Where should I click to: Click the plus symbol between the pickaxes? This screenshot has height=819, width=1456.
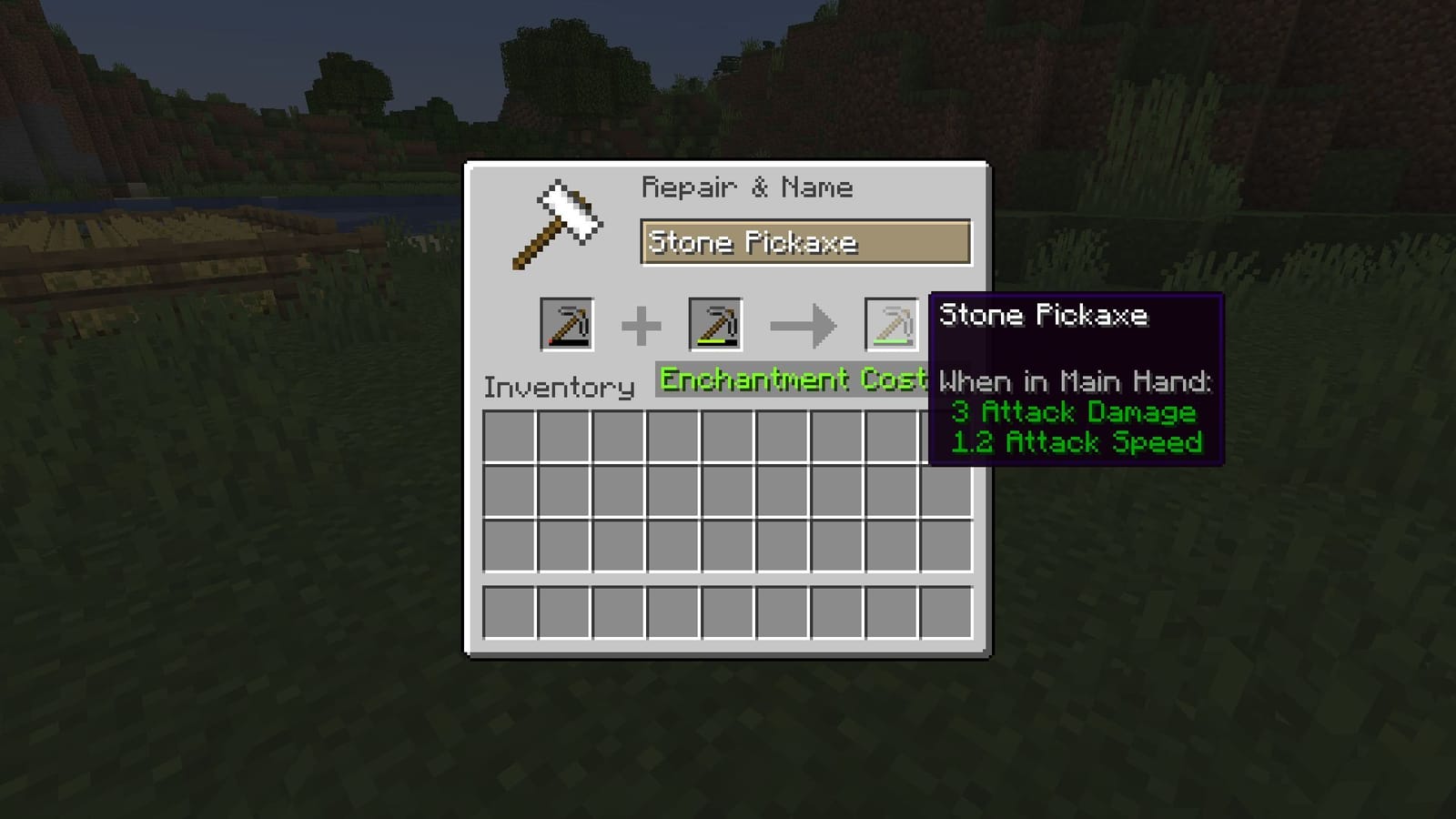point(642,326)
